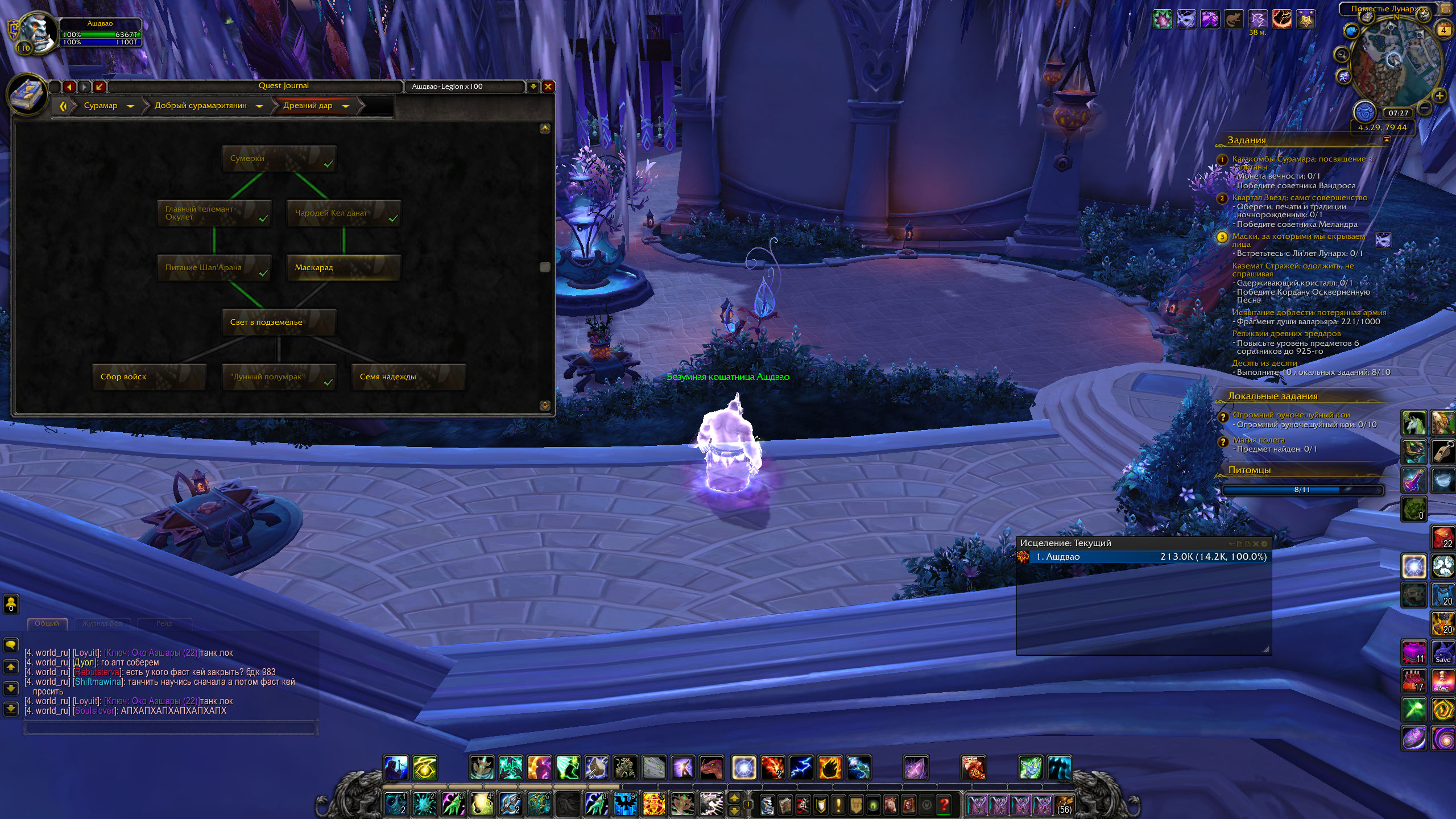Click the Семя надежды quest node
This screenshot has width=1456, height=819.
408,377
